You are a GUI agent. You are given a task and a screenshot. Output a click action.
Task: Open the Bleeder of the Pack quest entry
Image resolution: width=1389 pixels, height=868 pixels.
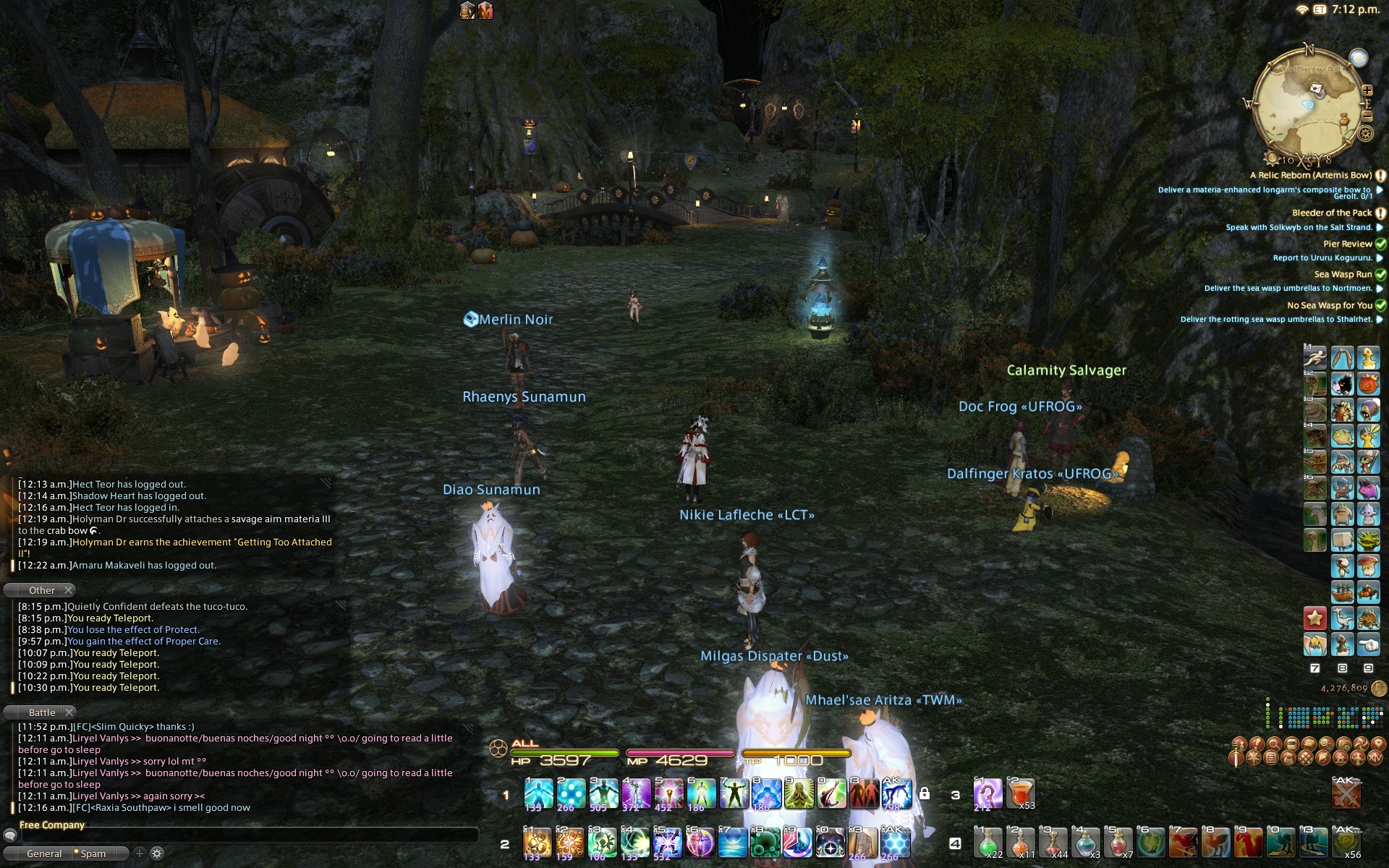click(1331, 213)
